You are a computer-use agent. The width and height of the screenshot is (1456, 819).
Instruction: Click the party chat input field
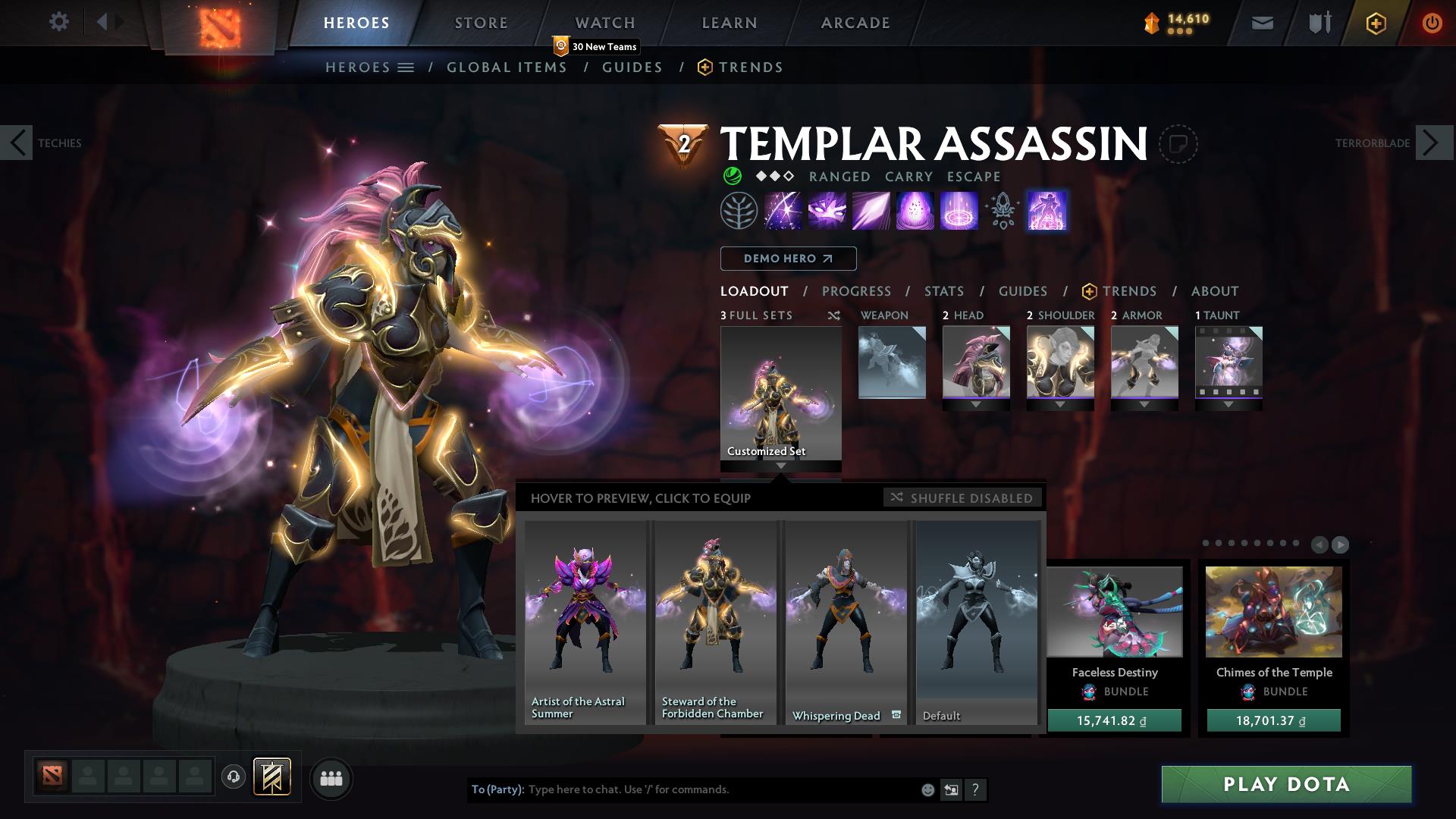click(720, 789)
